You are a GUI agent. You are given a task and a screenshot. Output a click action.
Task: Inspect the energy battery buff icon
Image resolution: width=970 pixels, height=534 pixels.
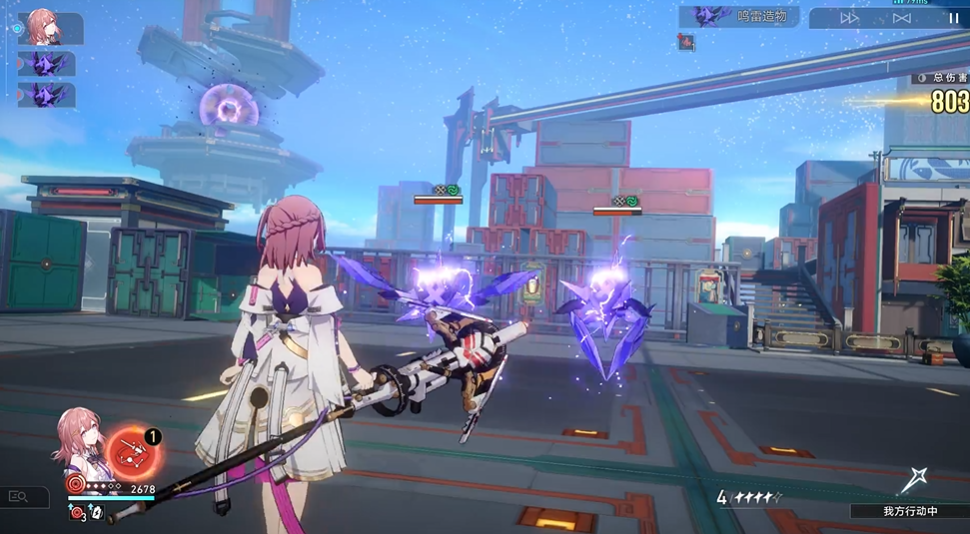point(97,513)
